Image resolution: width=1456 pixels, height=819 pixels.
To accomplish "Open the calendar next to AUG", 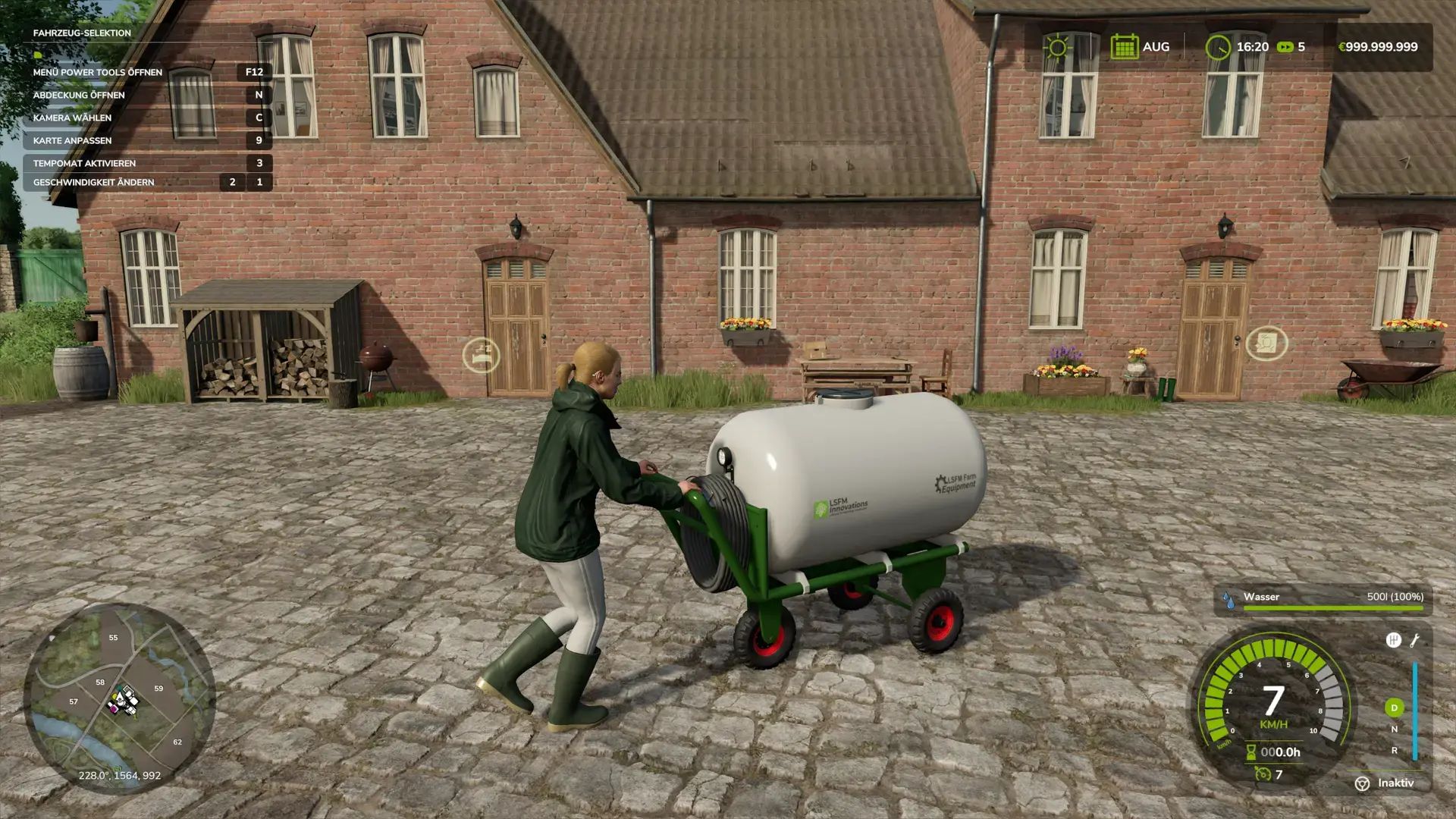I will pos(1125,45).
